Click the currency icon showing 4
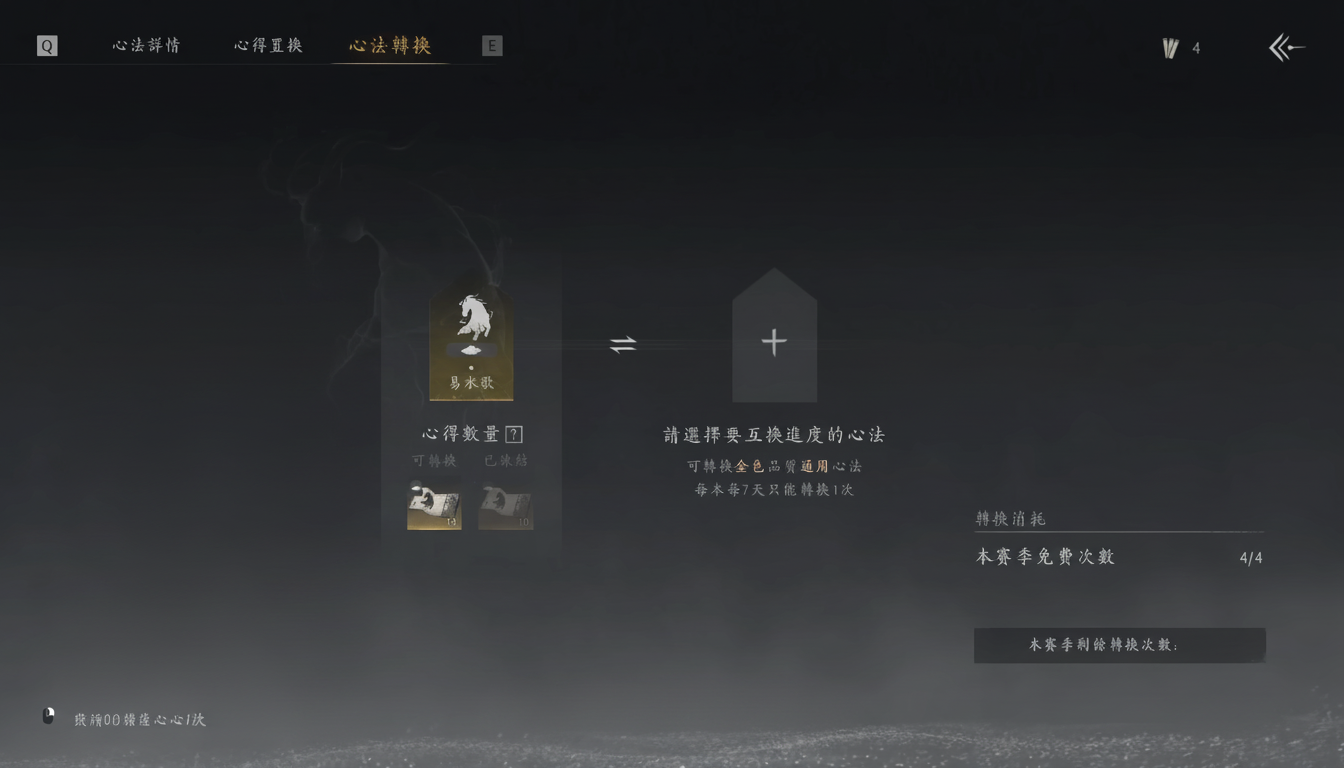 (1170, 47)
